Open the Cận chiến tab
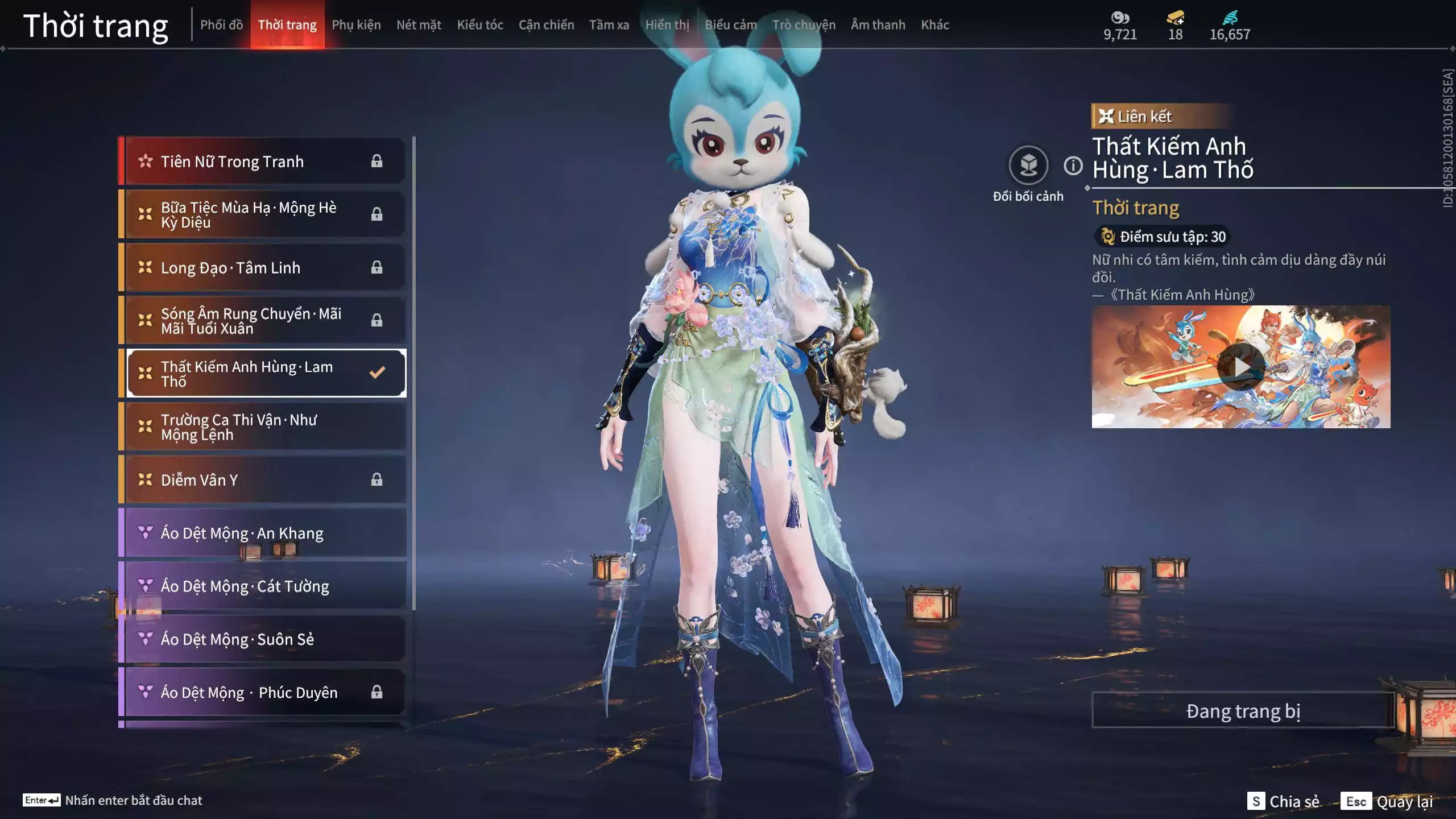Viewport: 1456px width, 819px height. click(x=546, y=24)
